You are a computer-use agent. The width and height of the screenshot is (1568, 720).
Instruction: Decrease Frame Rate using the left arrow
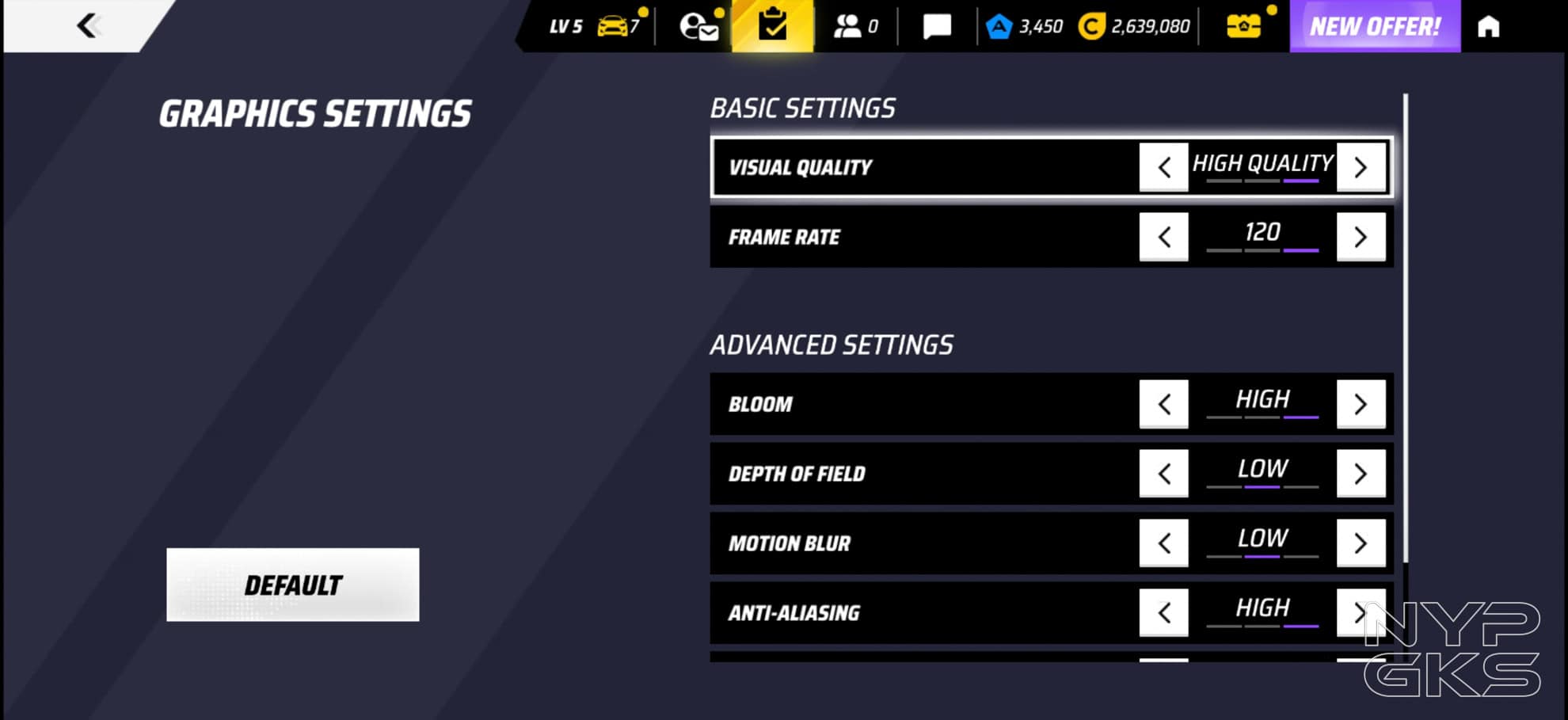[x=1163, y=236]
